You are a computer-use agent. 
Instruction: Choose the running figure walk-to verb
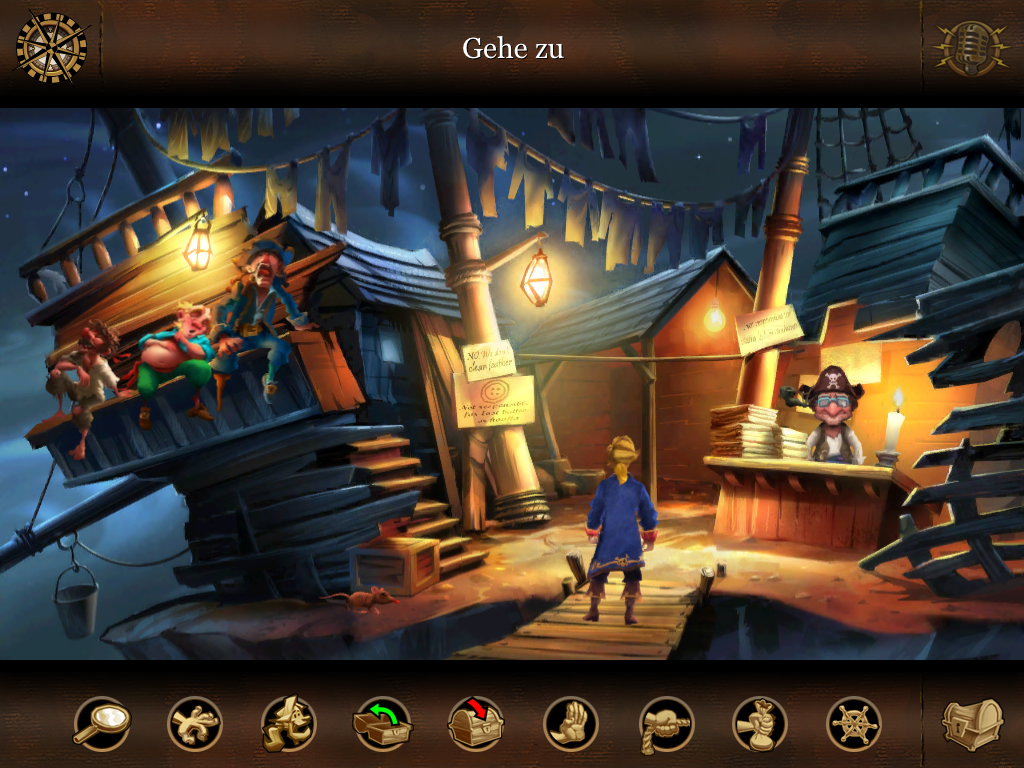click(194, 723)
